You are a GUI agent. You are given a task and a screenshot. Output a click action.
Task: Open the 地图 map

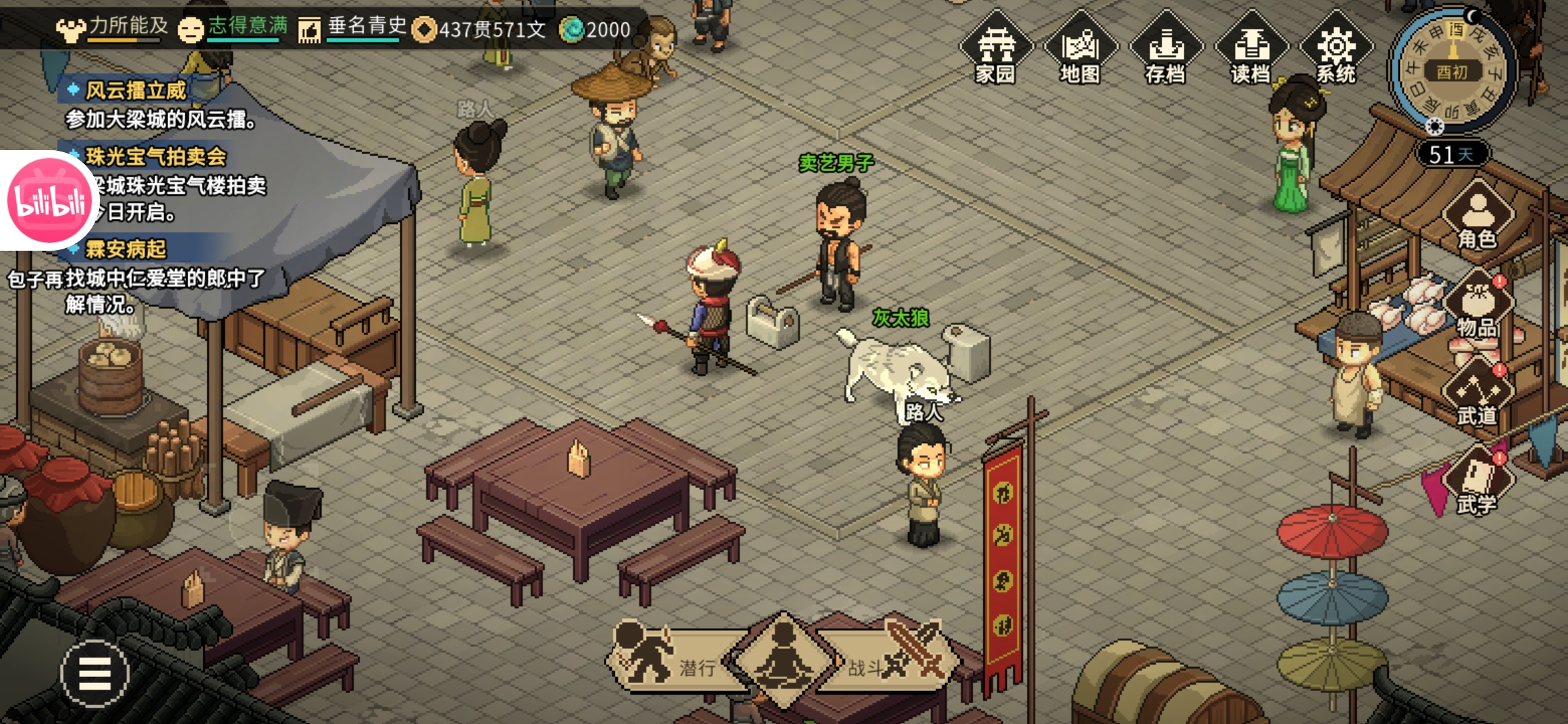tap(1080, 48)
